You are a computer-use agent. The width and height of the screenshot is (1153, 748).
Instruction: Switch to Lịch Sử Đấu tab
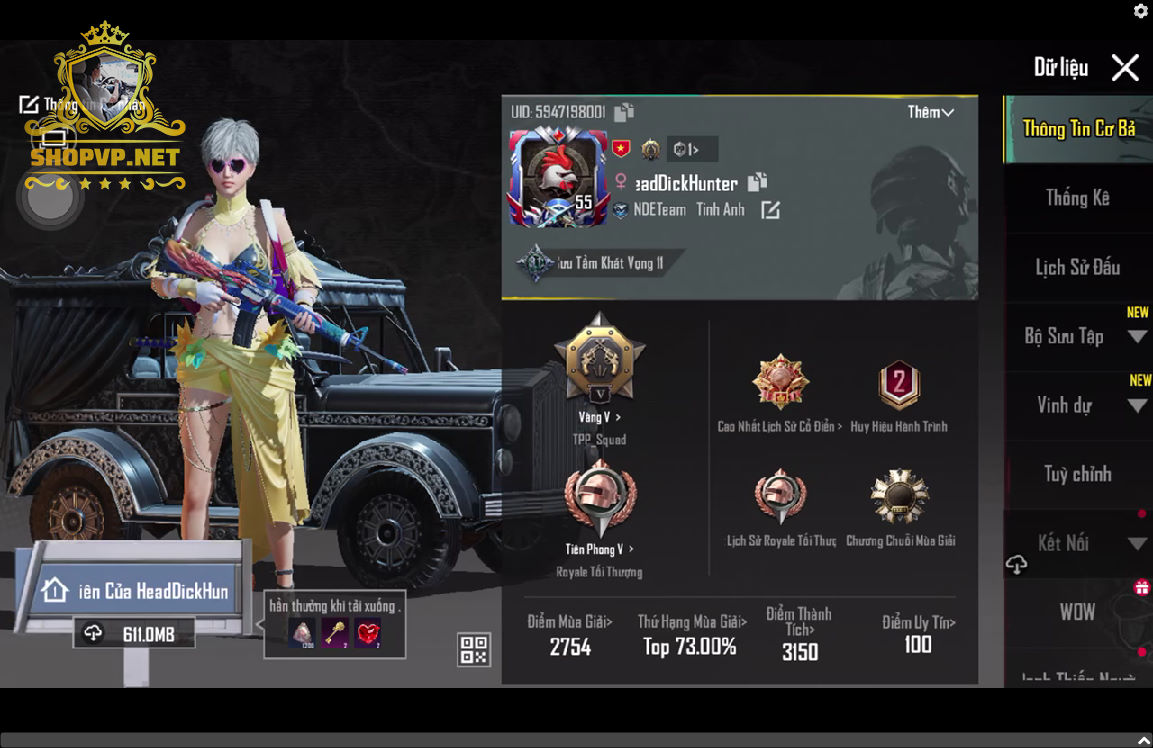pyautogui.click(x=1077, y=267)
